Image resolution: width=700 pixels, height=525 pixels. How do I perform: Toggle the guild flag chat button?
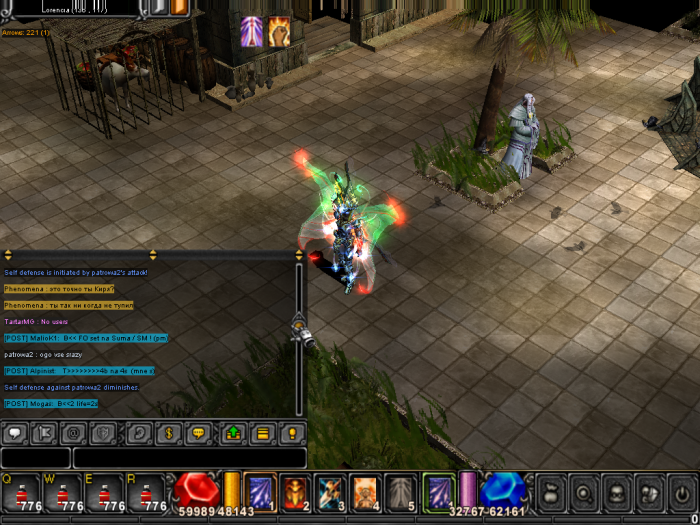pyautogui.click(x=44, y=434)
